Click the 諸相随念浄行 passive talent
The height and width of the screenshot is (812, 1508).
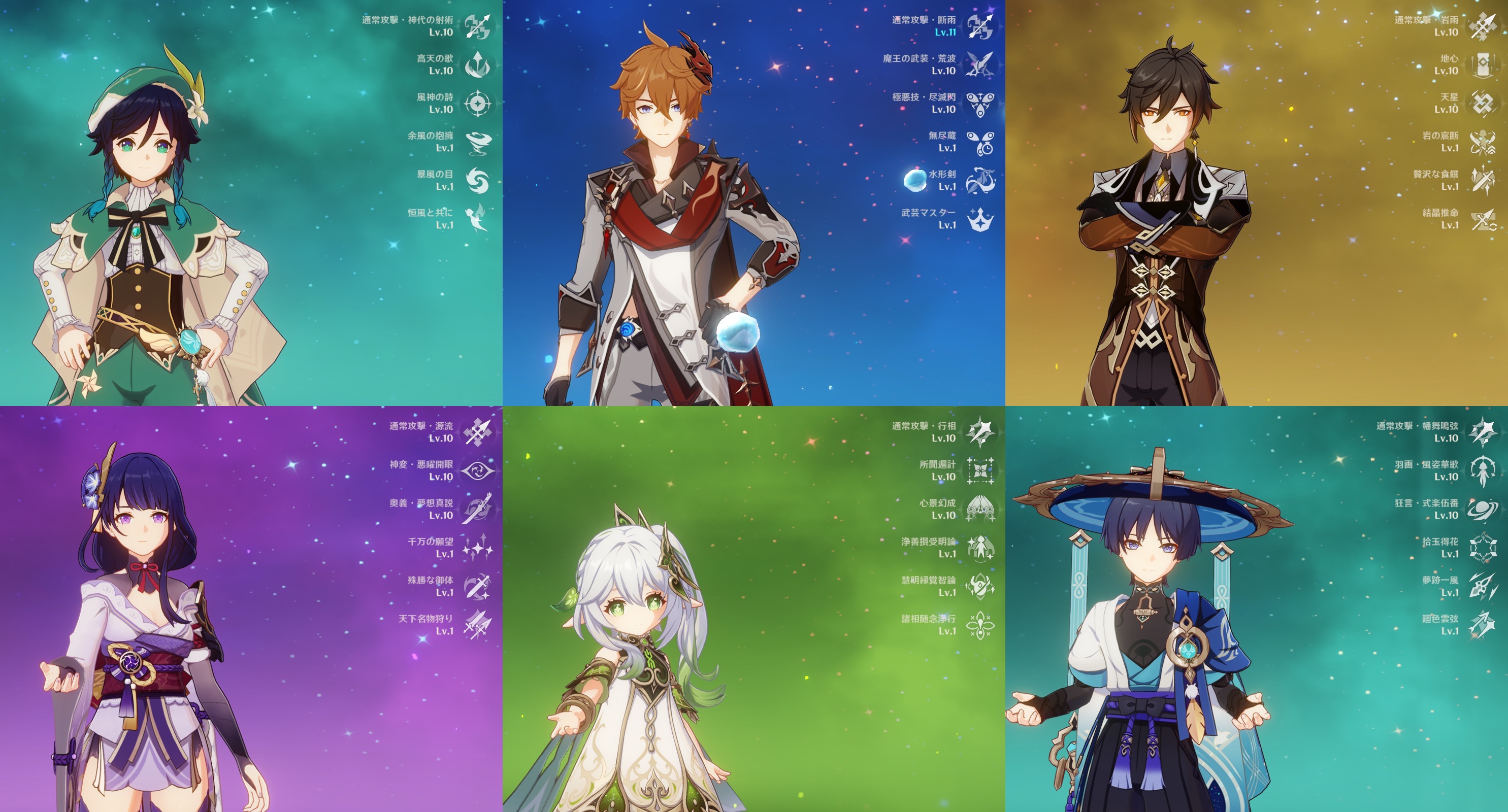click(980, 625)
